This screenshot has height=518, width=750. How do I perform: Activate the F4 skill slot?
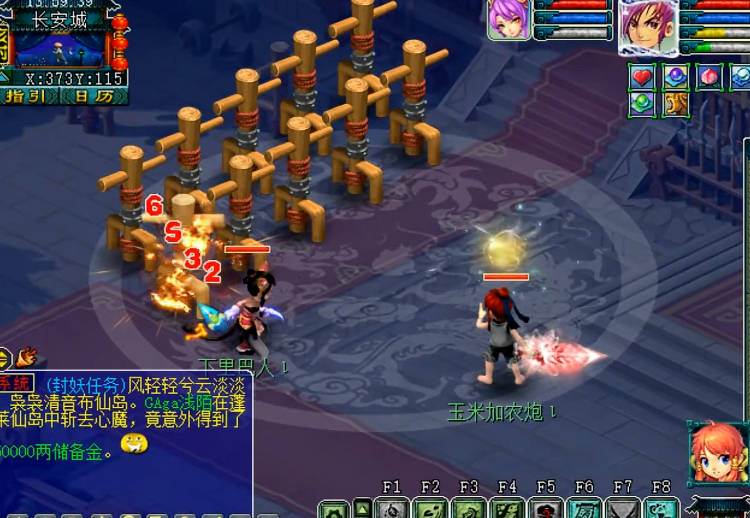507,508
